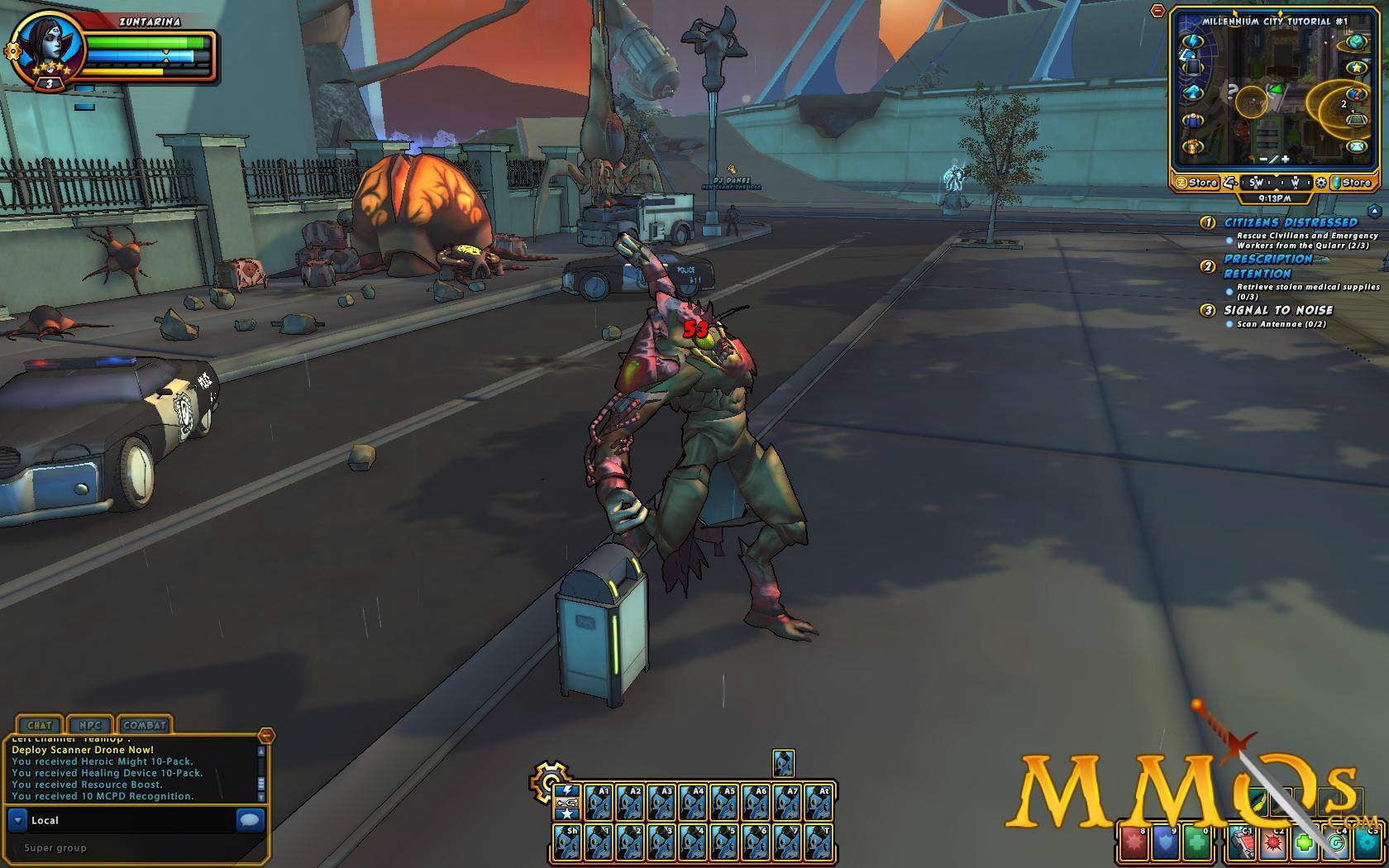Image resolution: width=1389 pixels, height=868 pixels.
Task: Open the Local channel dropdown
Action: coord(17,820)
